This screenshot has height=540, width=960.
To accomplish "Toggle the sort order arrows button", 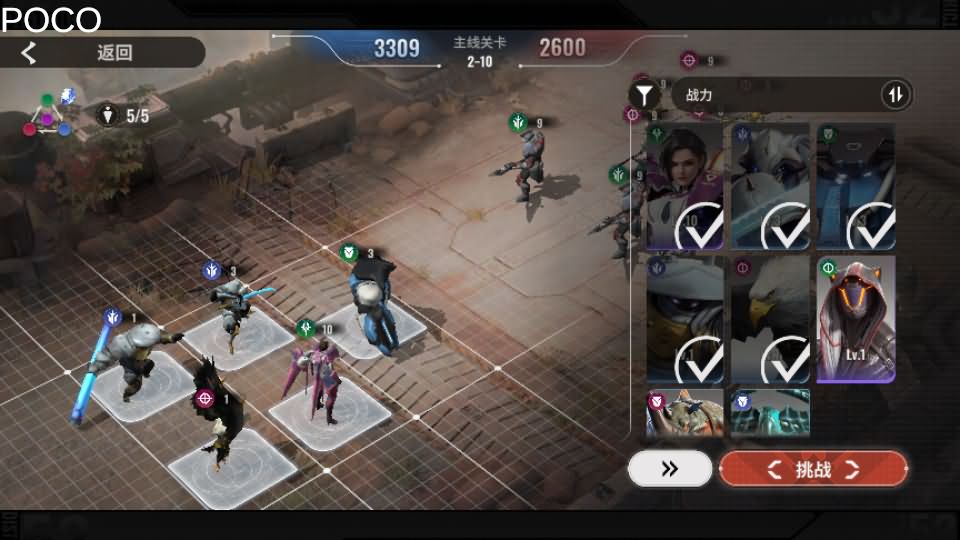I will coord(896,95).
